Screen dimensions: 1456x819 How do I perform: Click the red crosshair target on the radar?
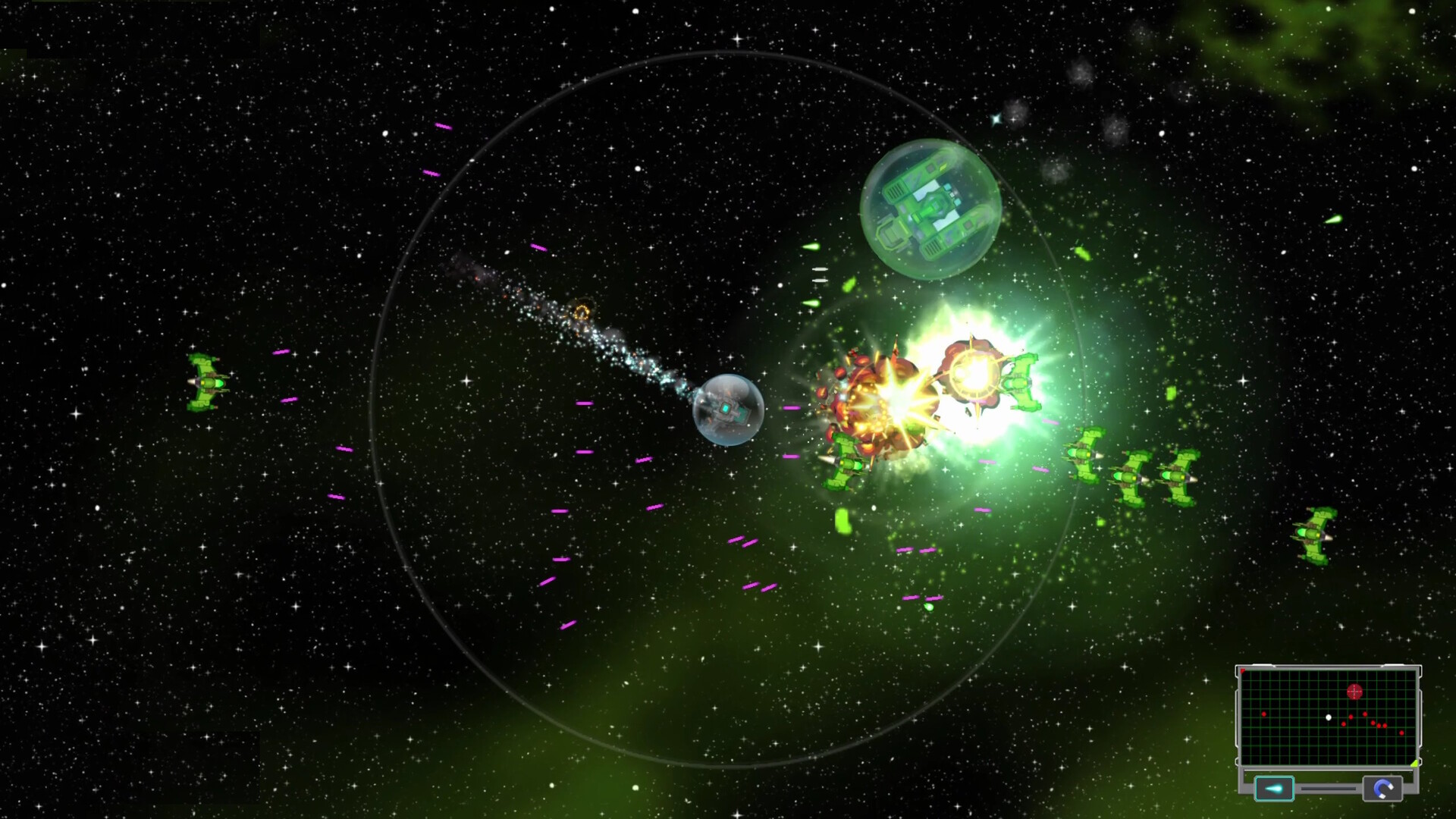(x=1354, y=691)
